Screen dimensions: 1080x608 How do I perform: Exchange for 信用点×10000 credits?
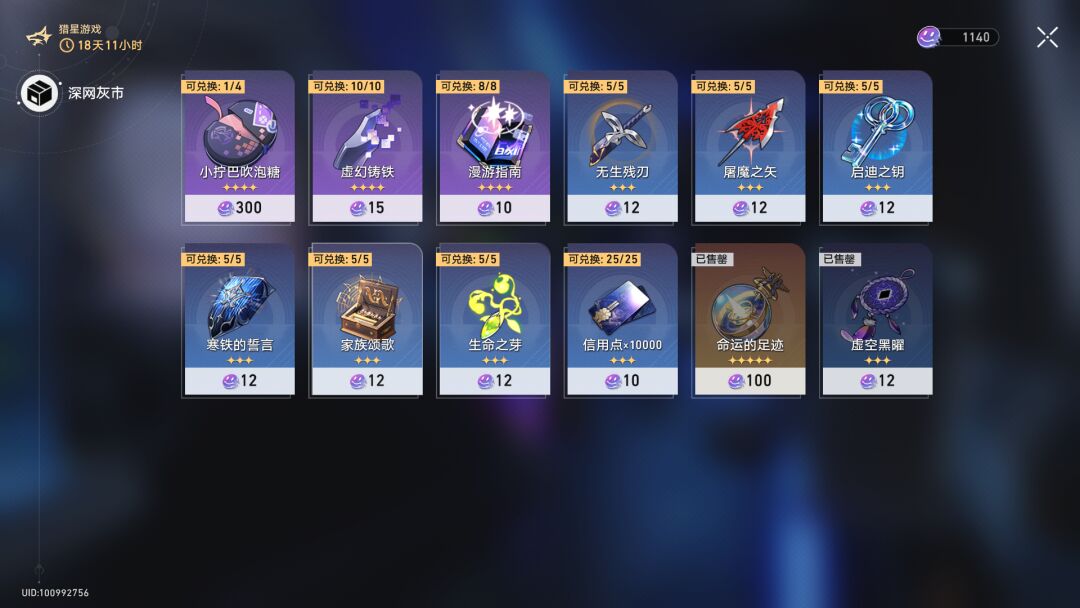[x=622, y=320]
